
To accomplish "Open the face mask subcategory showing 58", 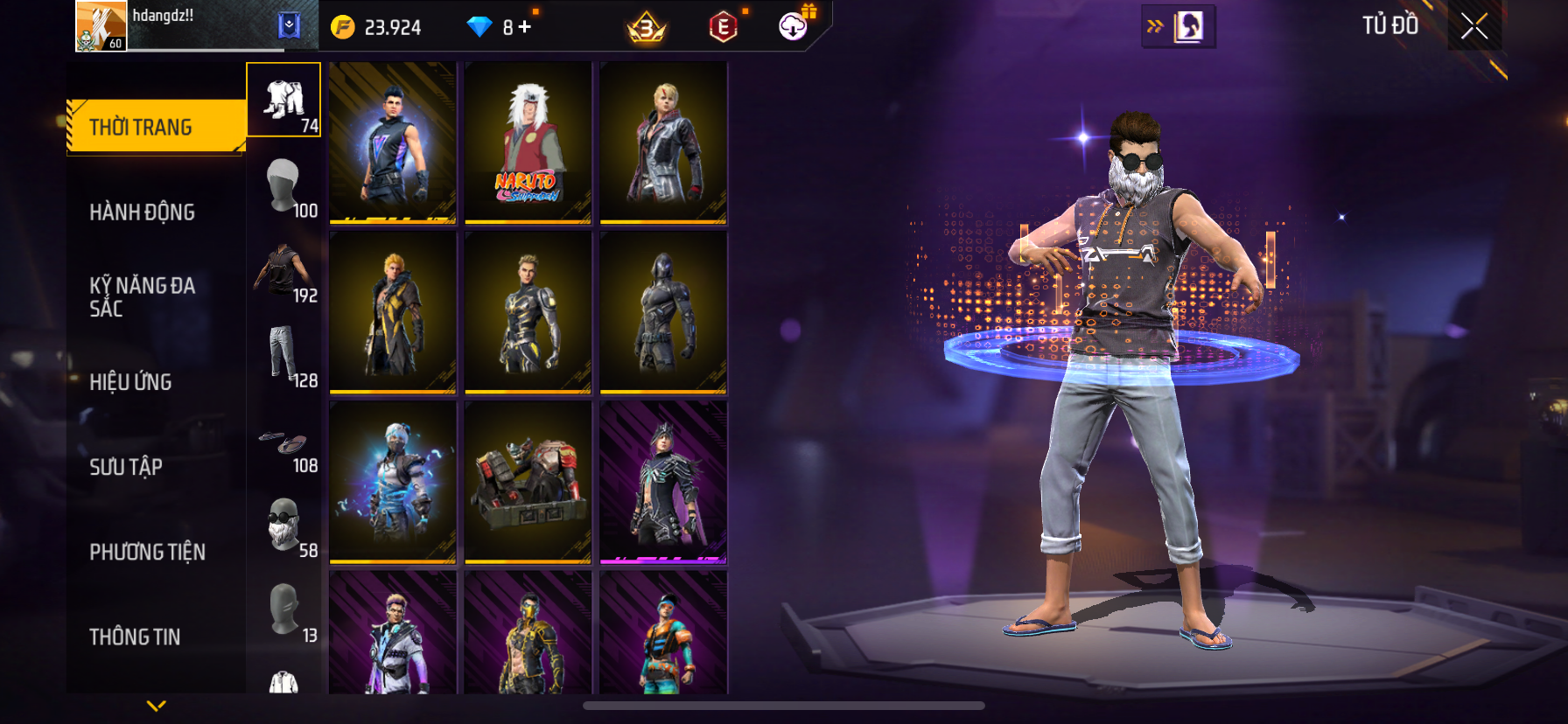I will pos(284,526).
